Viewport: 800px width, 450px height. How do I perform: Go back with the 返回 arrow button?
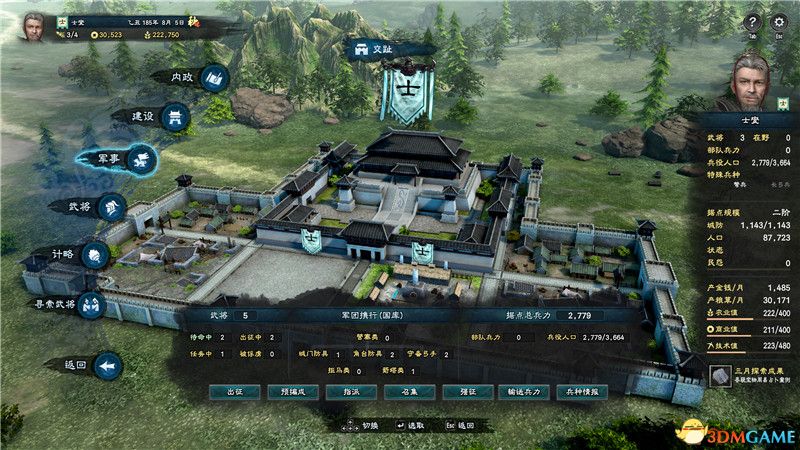[92, 366]
